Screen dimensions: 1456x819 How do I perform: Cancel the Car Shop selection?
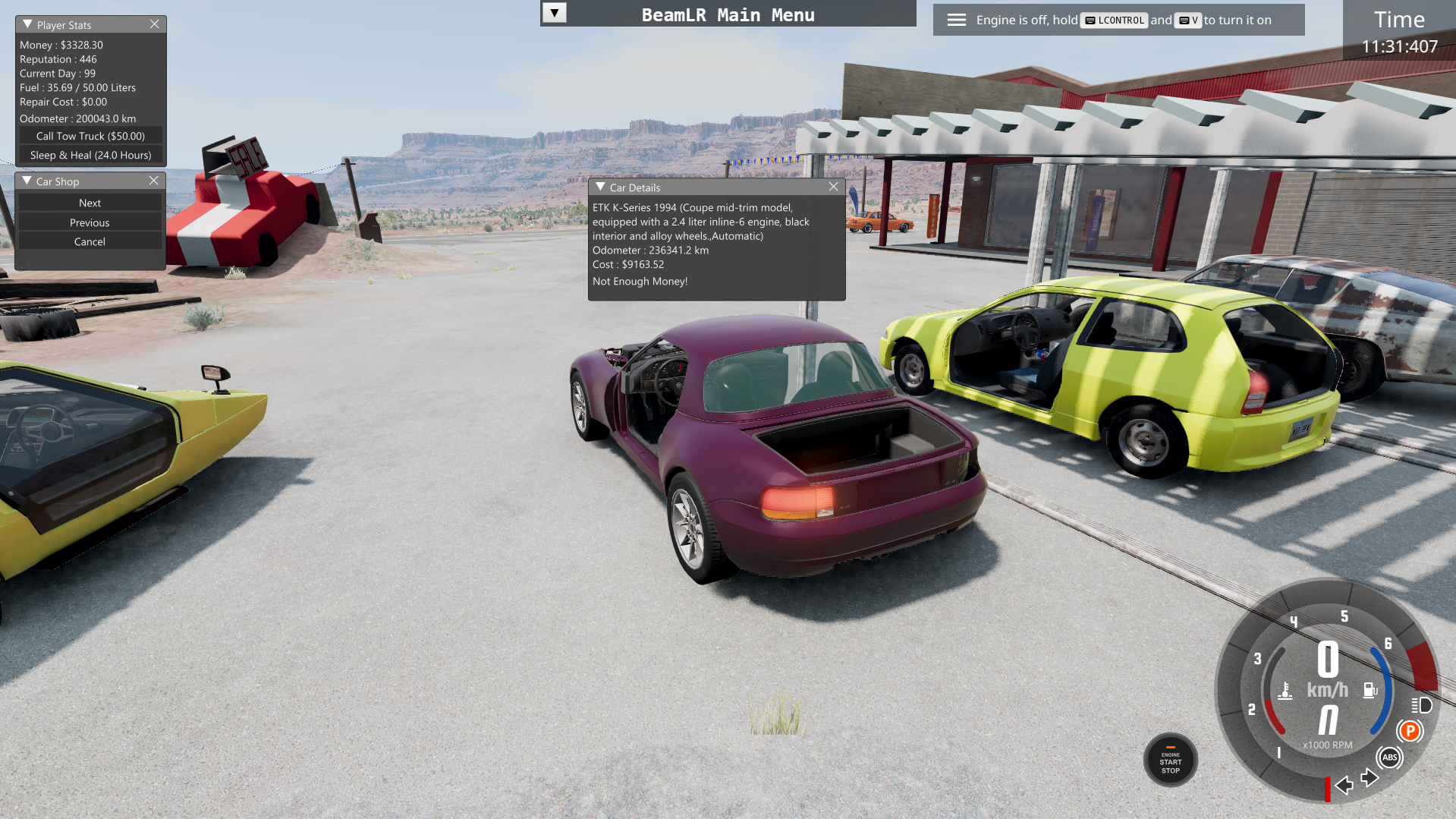click(90, 241)
